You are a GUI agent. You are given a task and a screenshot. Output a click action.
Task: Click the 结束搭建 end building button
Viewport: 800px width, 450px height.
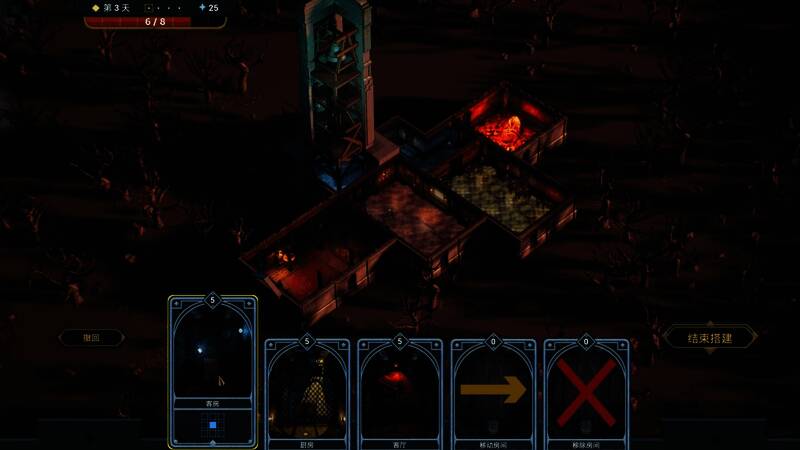click(x=710, y=337)
